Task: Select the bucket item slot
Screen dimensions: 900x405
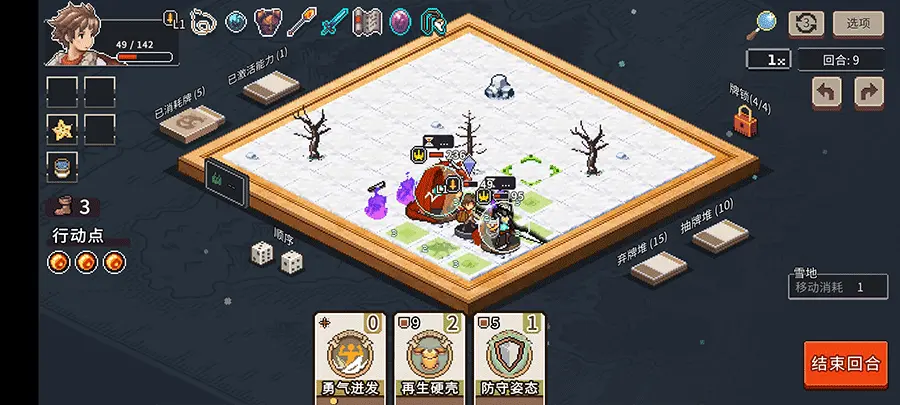Action: (62, 166)
